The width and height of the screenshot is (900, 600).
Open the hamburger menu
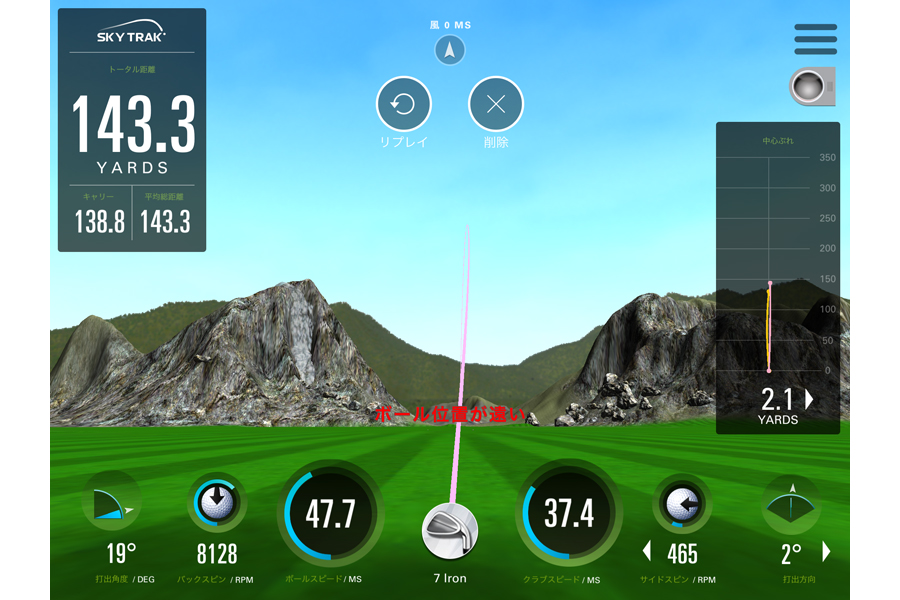coord(815,39)
